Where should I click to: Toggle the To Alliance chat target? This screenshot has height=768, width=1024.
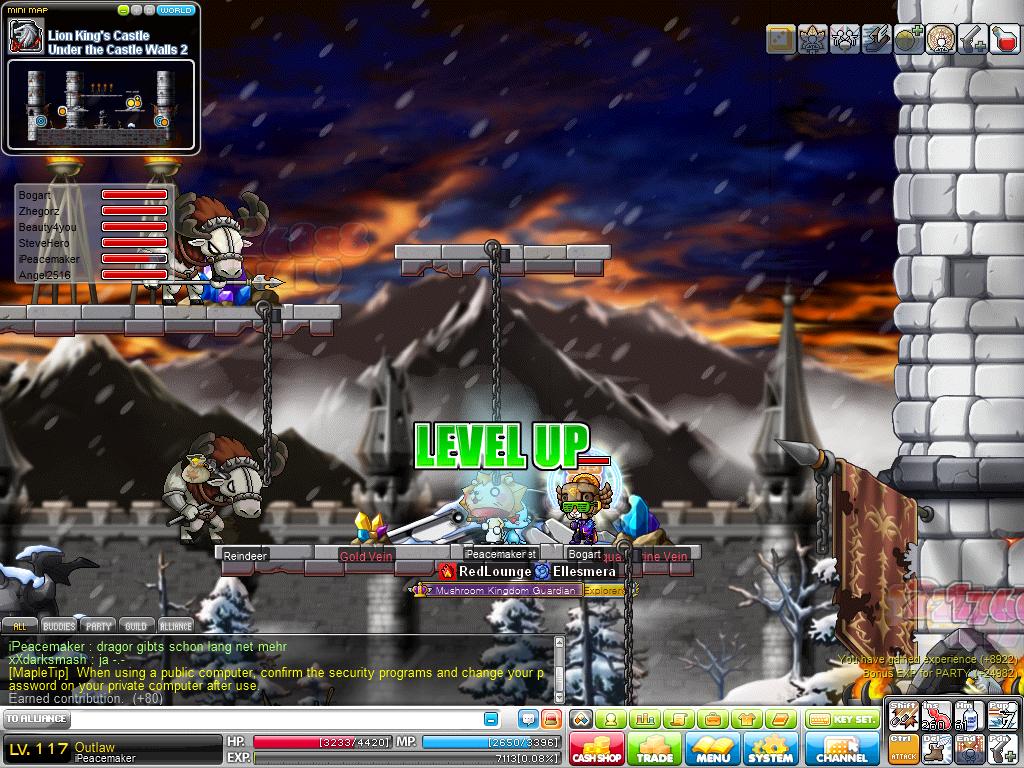click(x=37, y=719)
